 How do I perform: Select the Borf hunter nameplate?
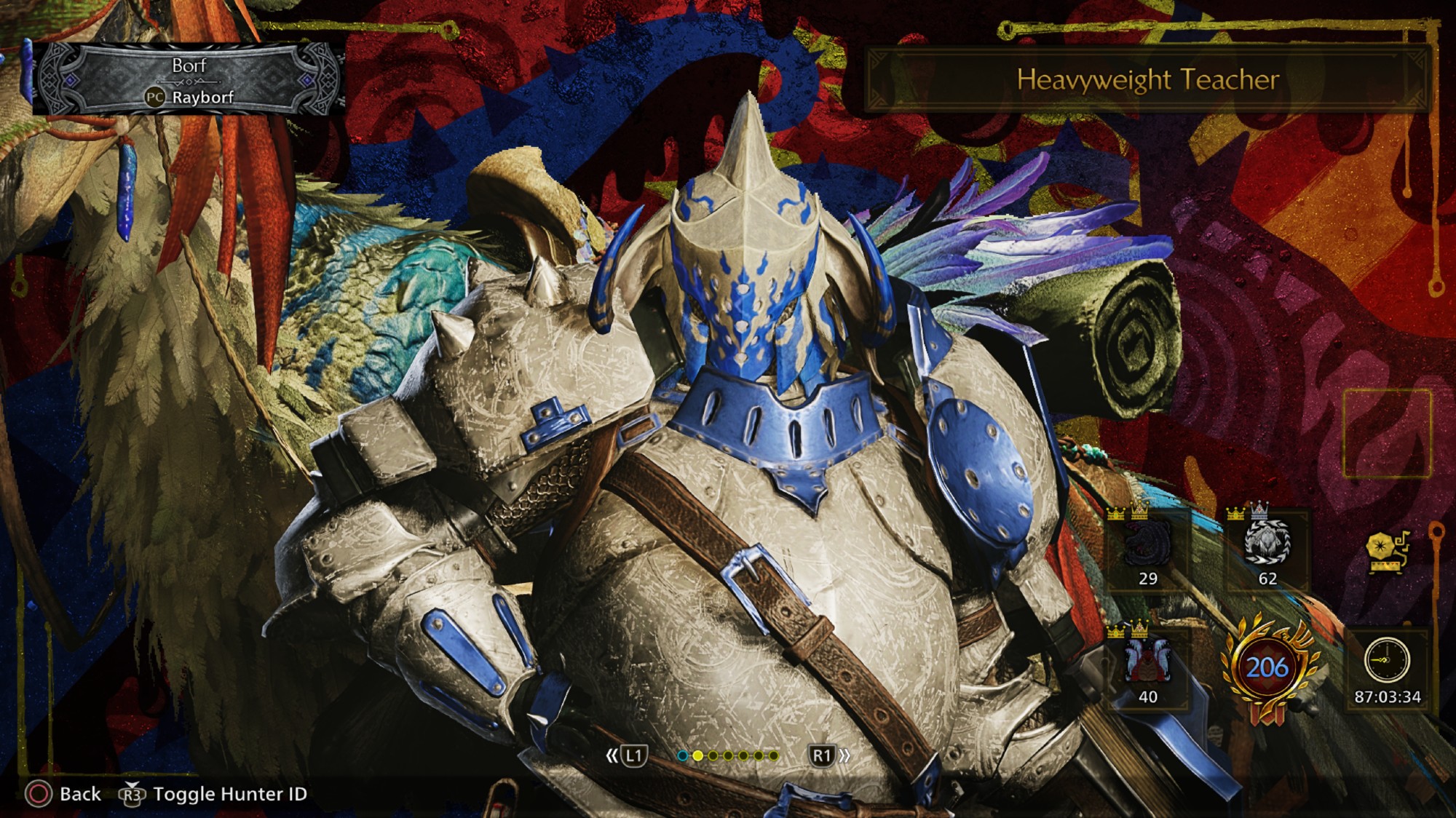189,80
